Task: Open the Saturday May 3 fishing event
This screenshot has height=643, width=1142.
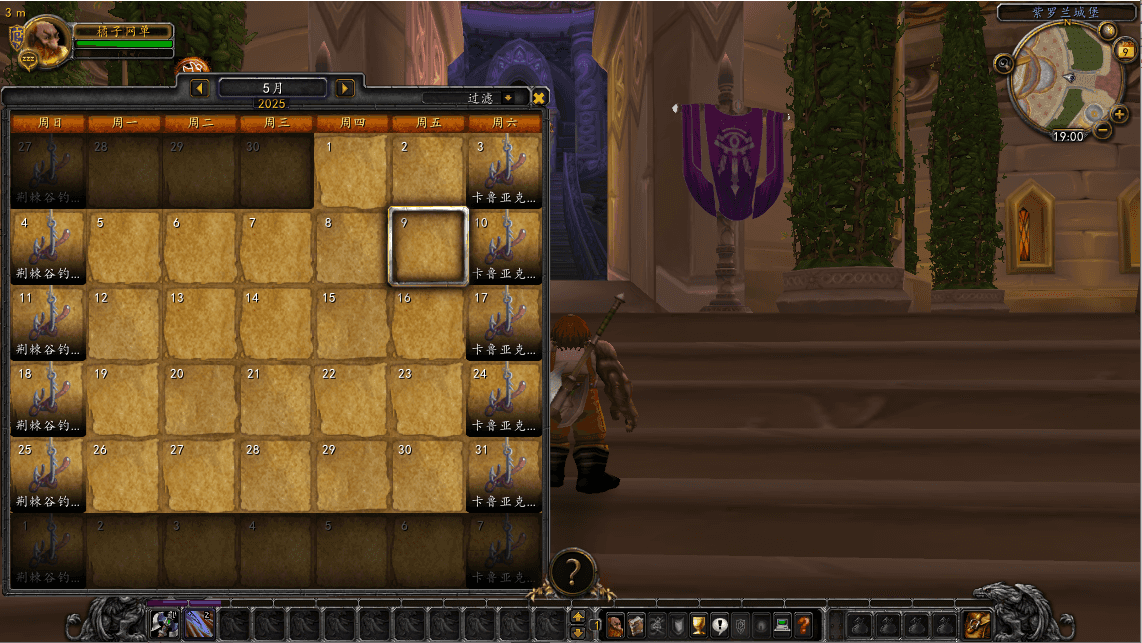Action: [504, 170]
